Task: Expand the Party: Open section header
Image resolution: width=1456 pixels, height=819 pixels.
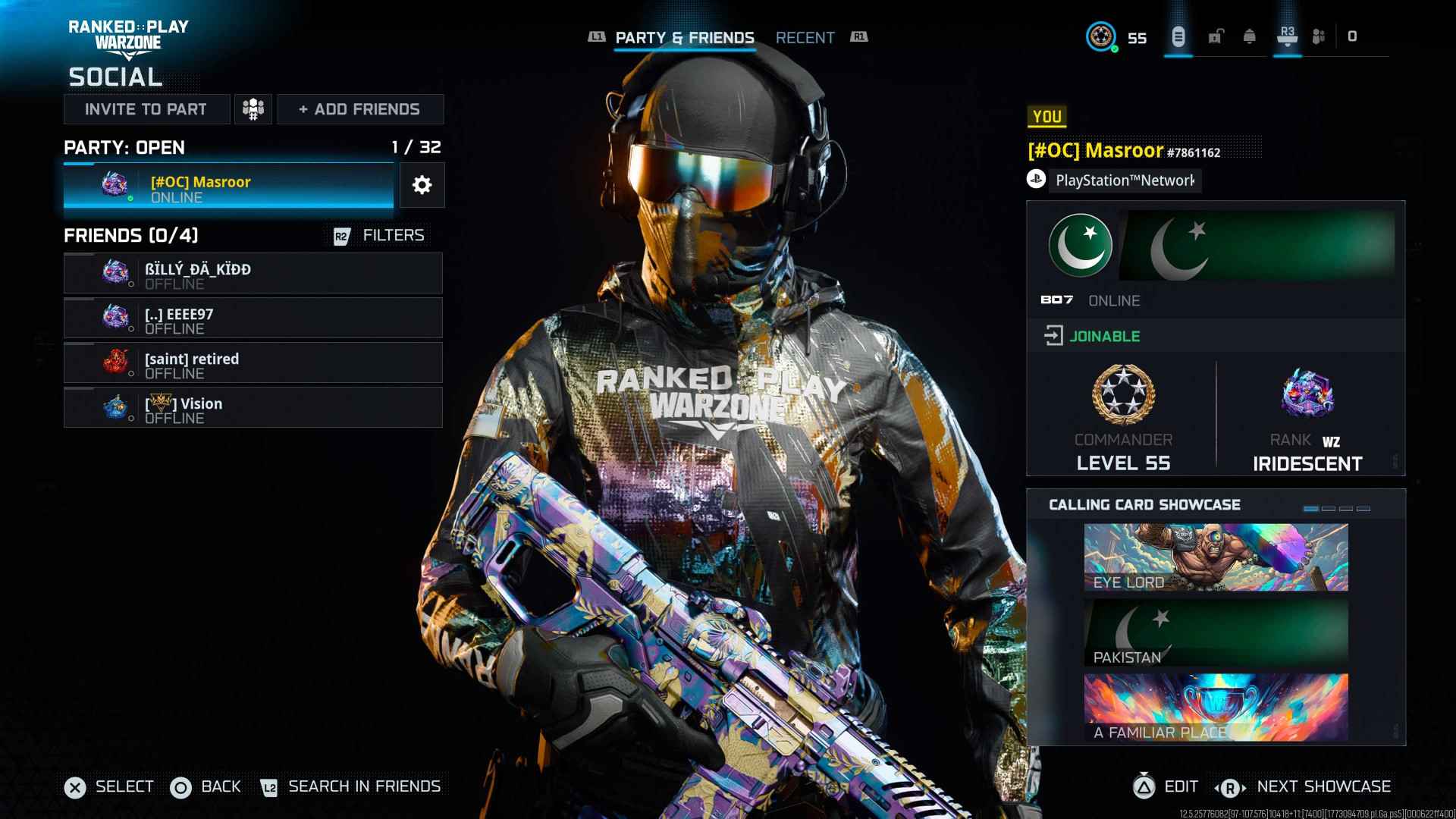Action: pyautogui.click(x=124, y=147)
